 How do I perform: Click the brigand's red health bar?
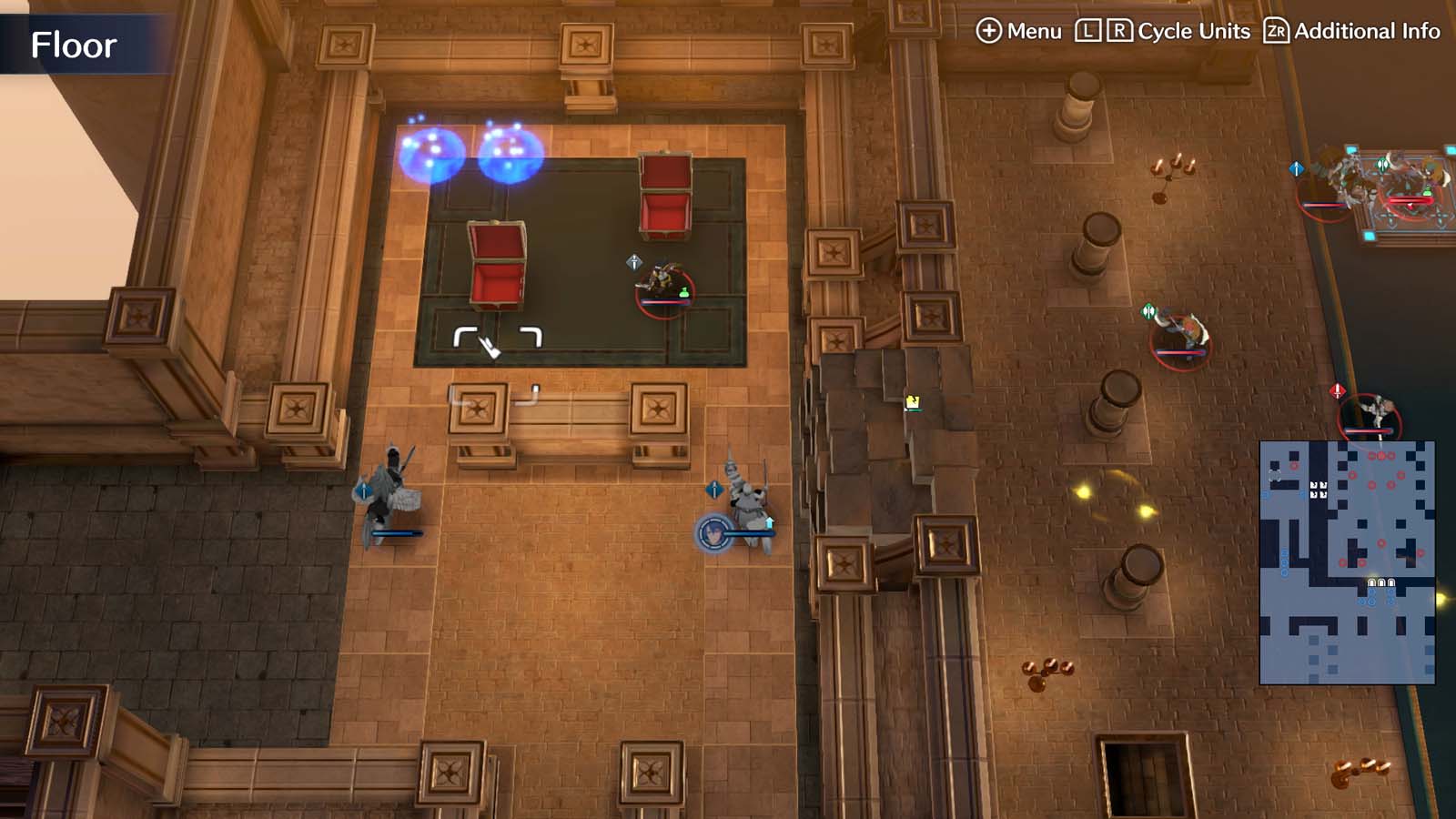(x=664, y=302)
